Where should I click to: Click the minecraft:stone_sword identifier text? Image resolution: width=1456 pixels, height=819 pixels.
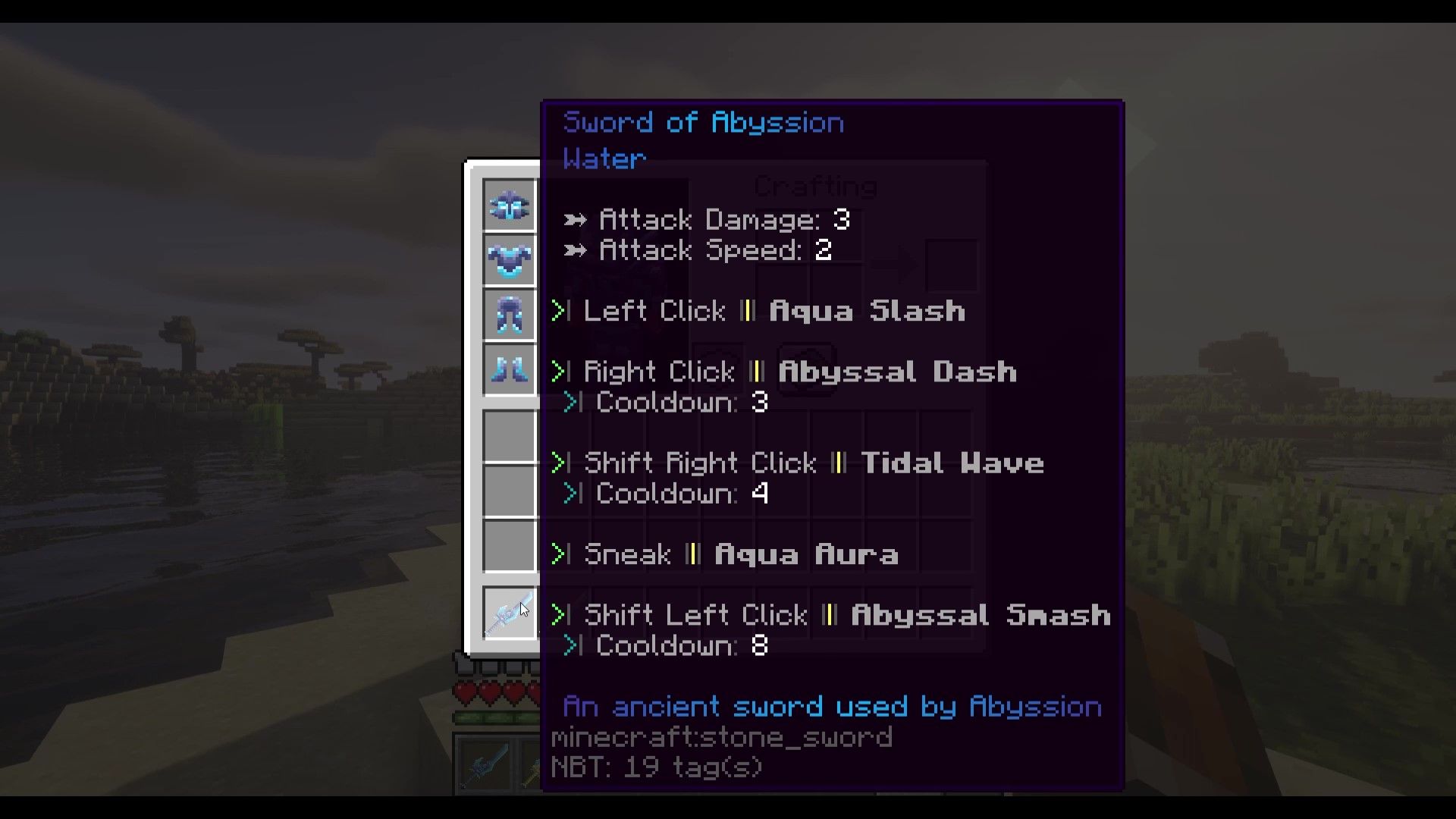tap(722, 736)
